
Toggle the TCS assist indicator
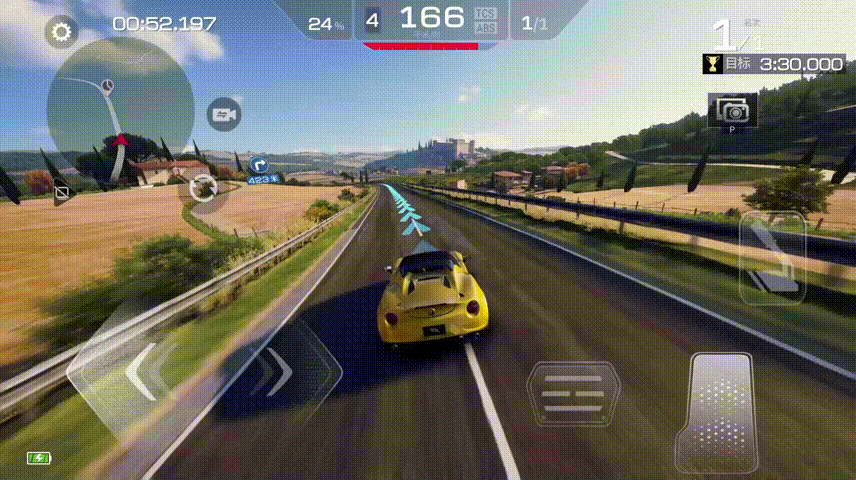tap(486, 13)
